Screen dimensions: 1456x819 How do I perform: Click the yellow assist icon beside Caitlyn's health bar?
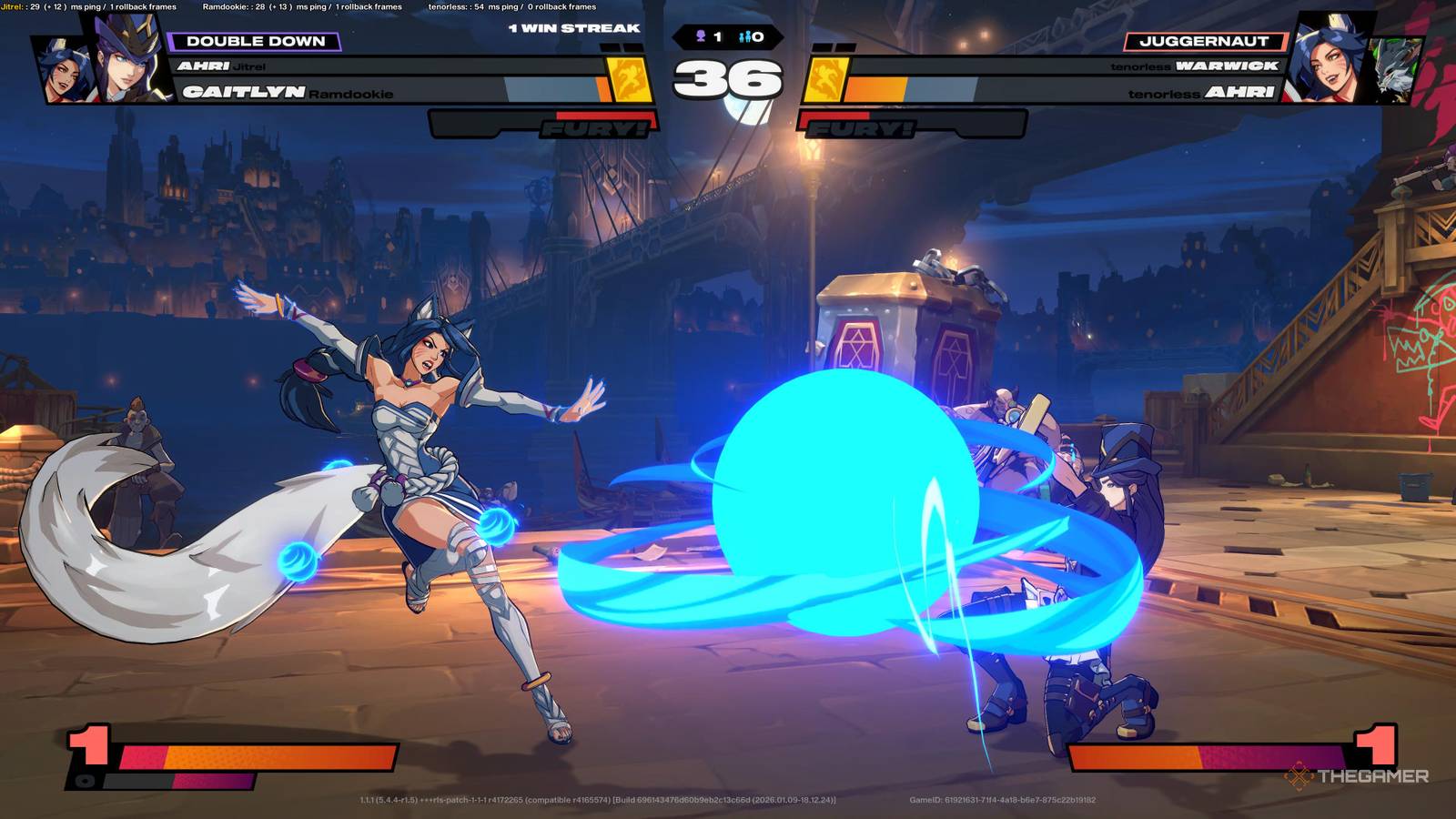click(629, 78)
